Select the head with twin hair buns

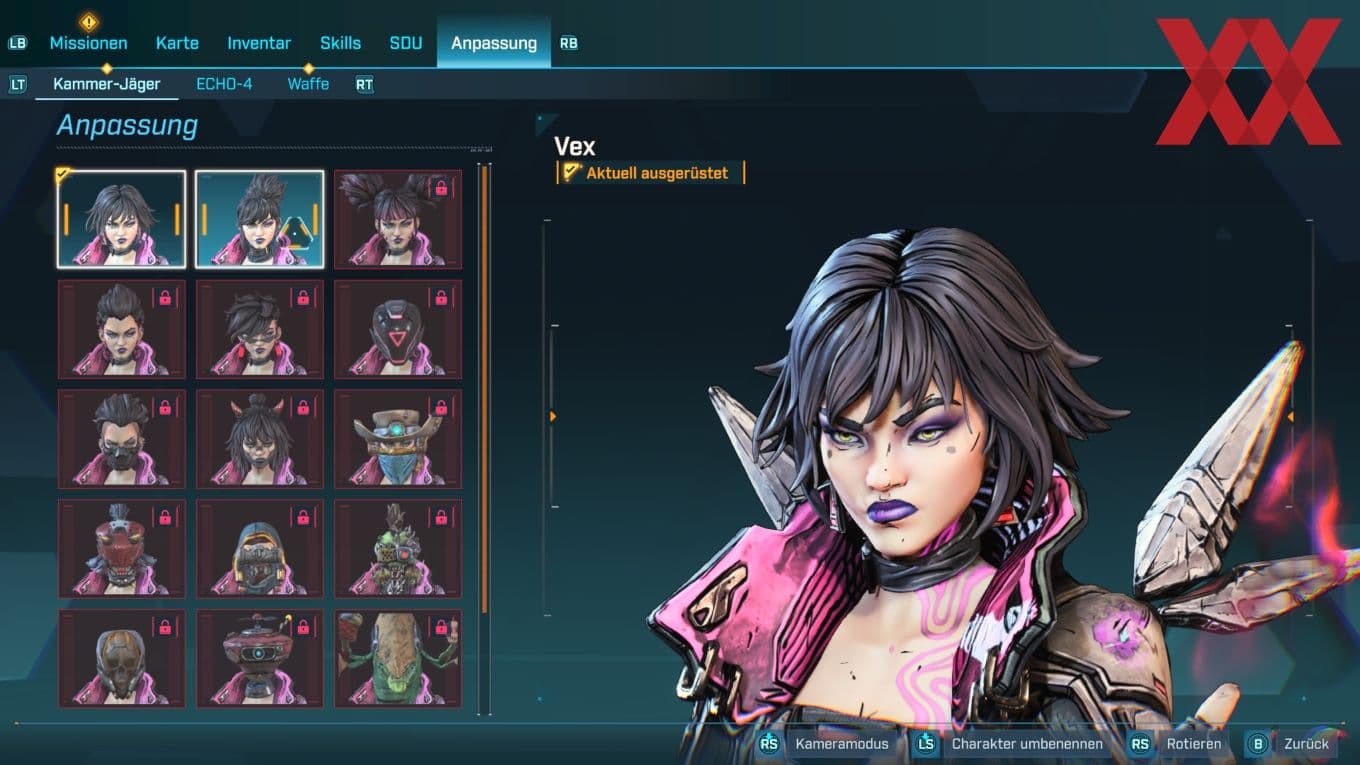pos(398,218)
